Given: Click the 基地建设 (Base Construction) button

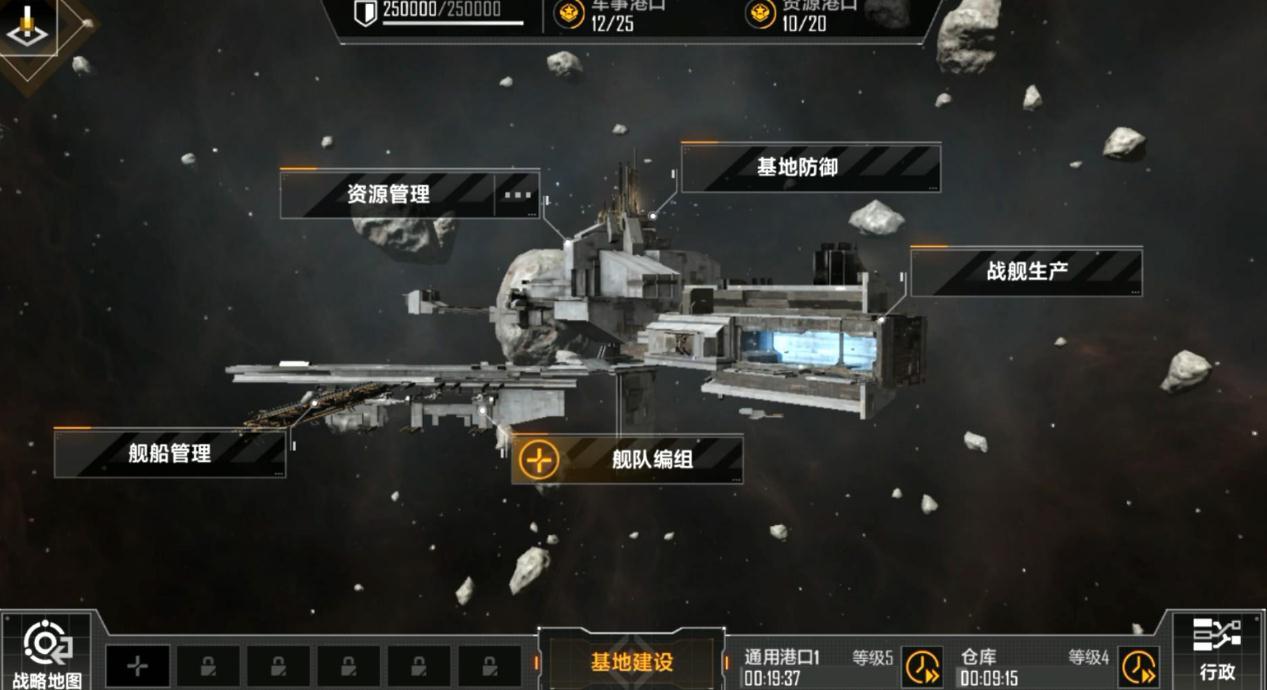Looking at the screenshot, I should (x=631, y=662).
